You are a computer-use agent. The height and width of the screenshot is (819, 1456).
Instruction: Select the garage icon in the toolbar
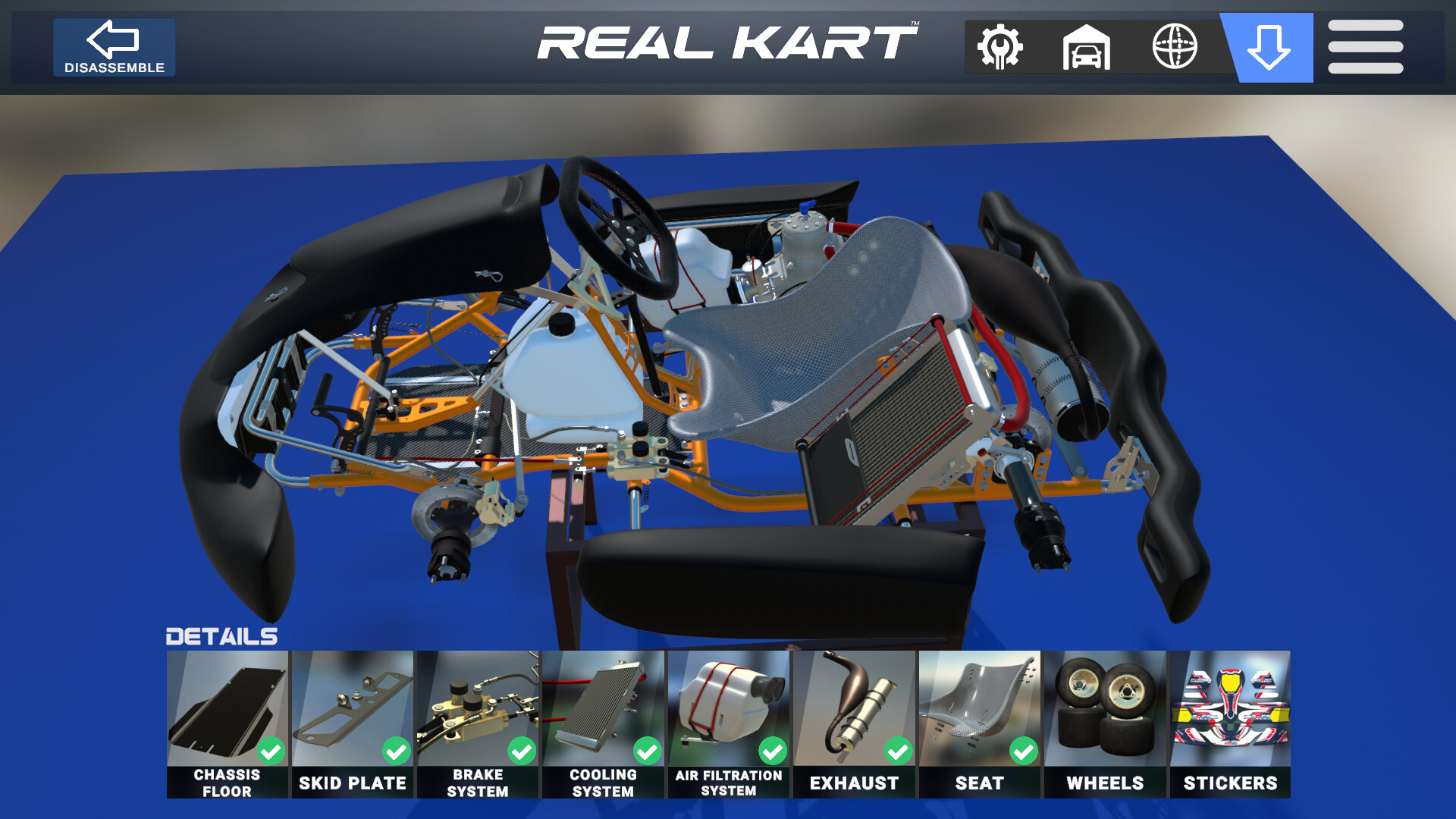1086,47
